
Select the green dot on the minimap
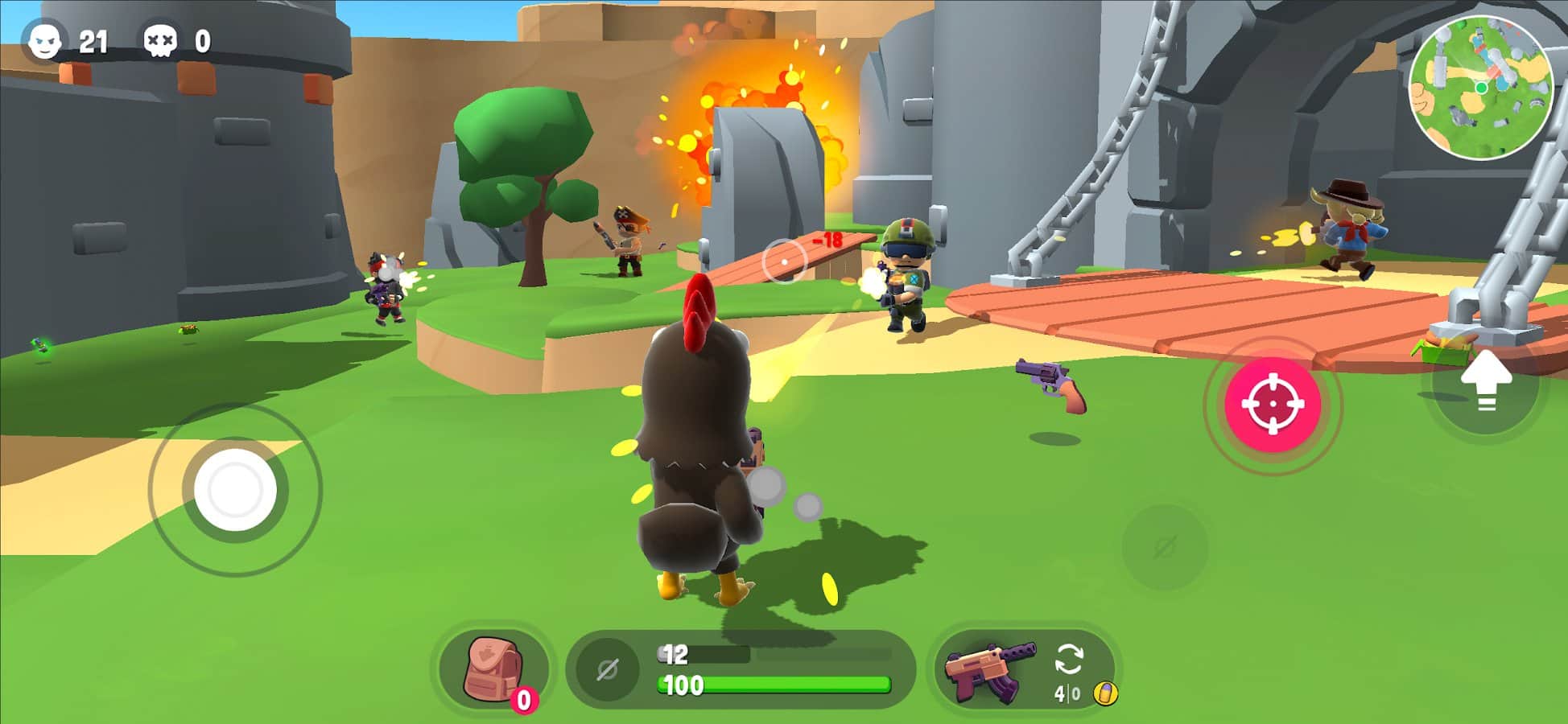click(x=1482, y=87)
